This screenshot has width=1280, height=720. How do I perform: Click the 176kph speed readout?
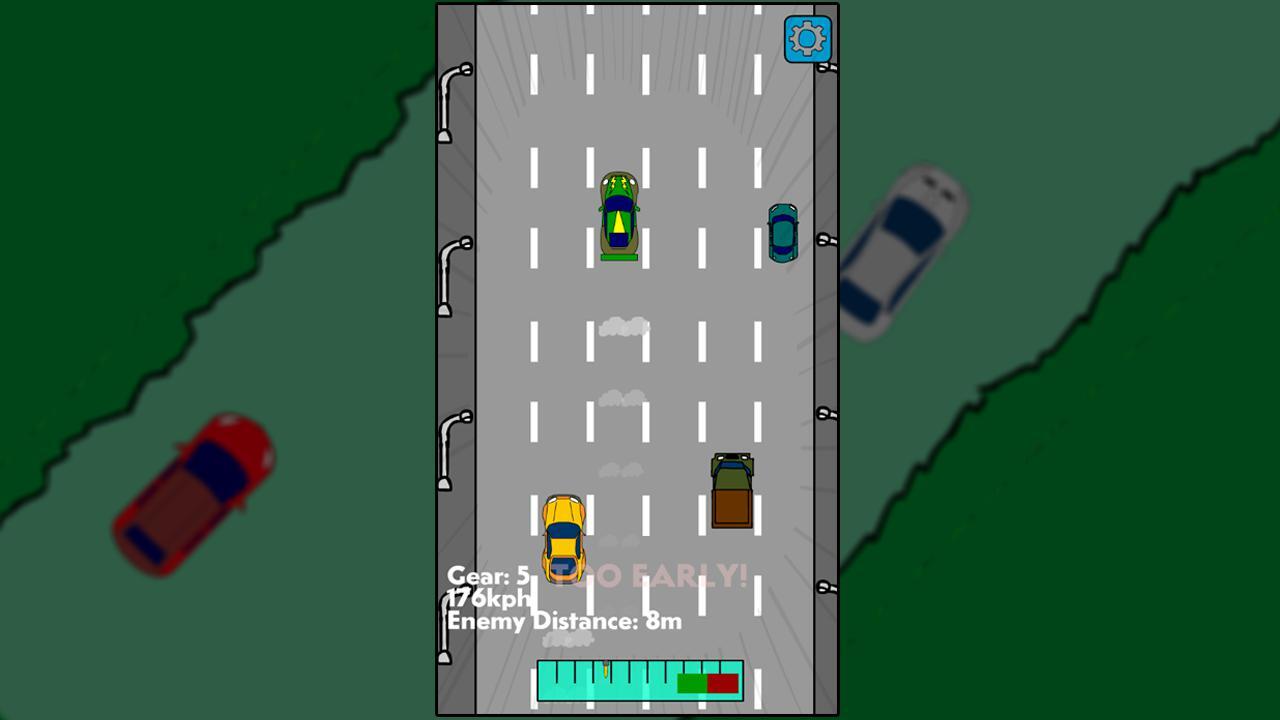coord(490,598)
